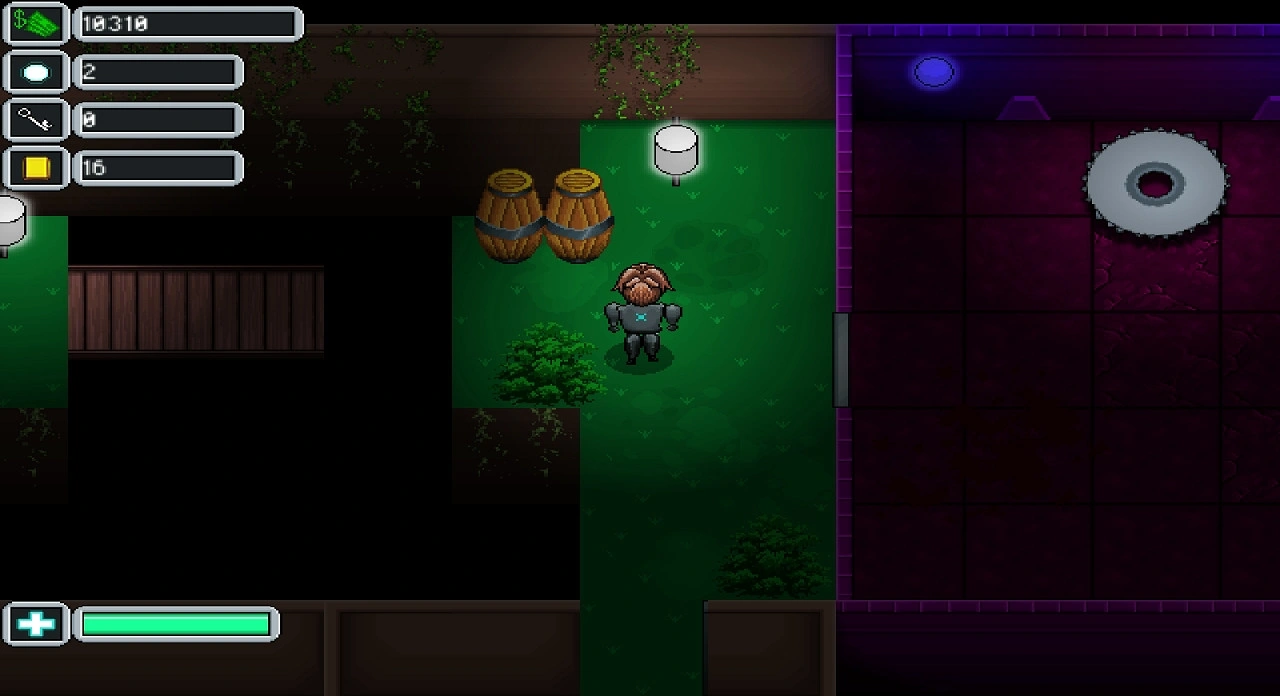Viewport: 1280px width, 696px height.
Task: Select the yellow square icon
Action: [36, 168]
